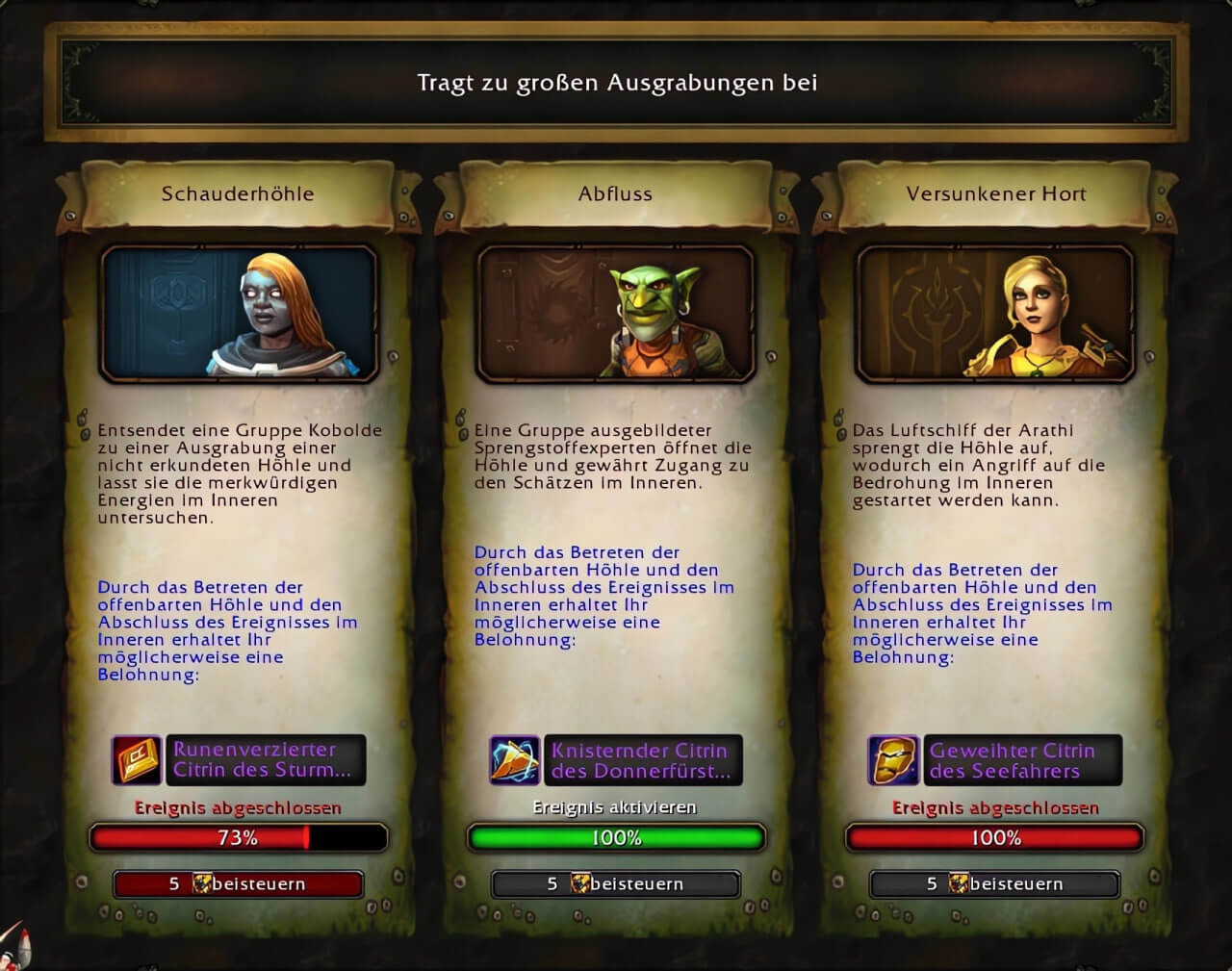Viewport: 1232px width, 971px height.
Task: Contribute 5 to the Schauderhöhle excavation
Action: click(x=238, y=883)
